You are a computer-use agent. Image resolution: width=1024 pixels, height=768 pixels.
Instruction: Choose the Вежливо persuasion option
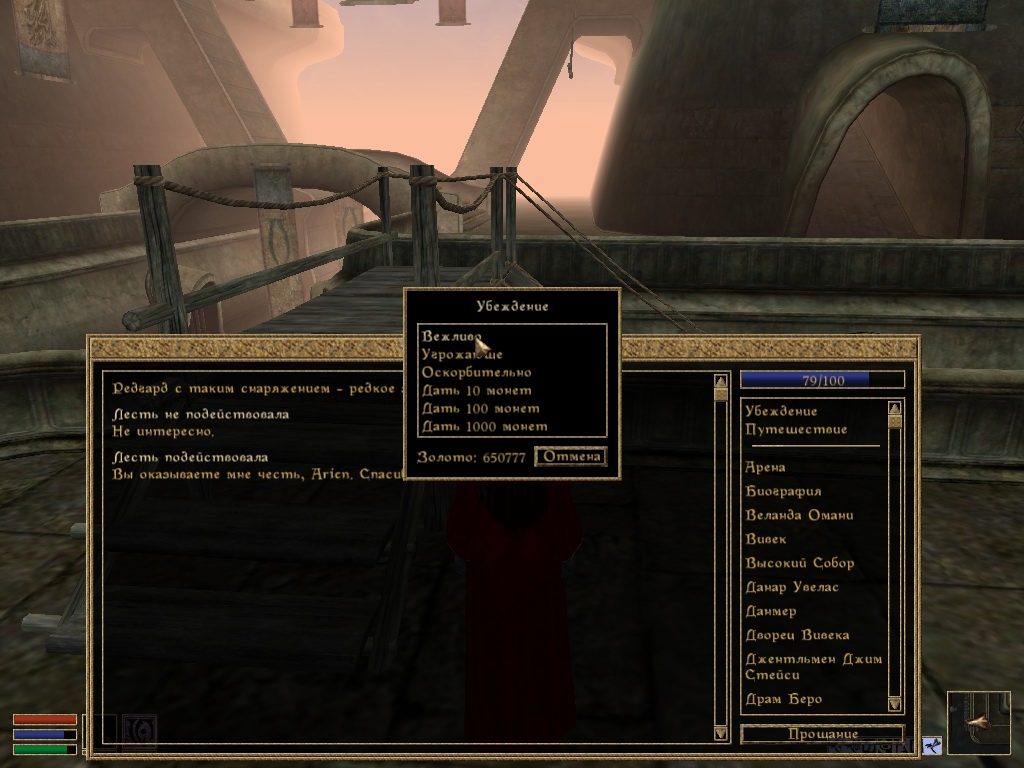click(x=452, y=337)
